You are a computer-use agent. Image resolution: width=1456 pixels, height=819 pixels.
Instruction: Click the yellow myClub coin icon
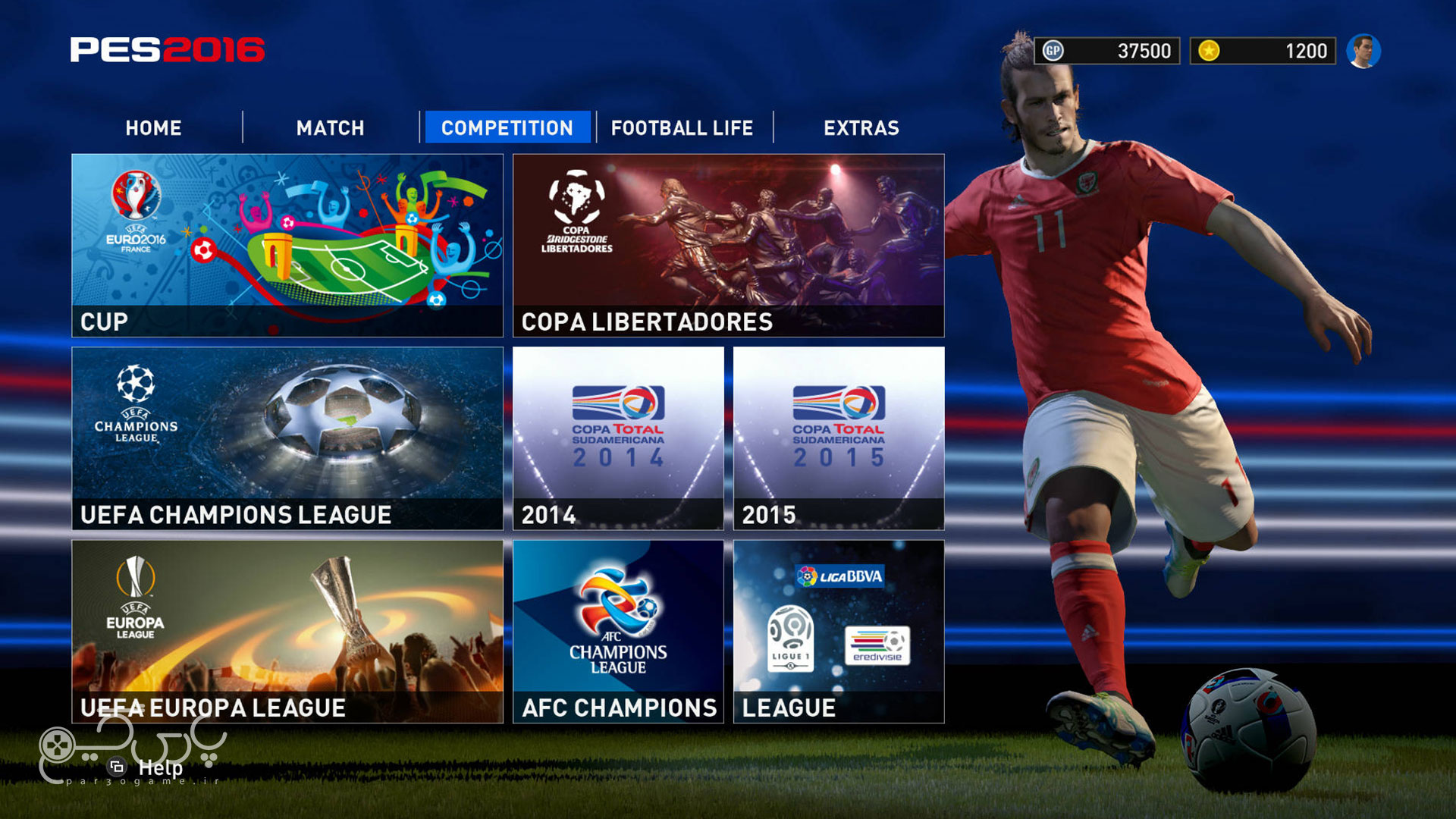[x=1210, y=51]
